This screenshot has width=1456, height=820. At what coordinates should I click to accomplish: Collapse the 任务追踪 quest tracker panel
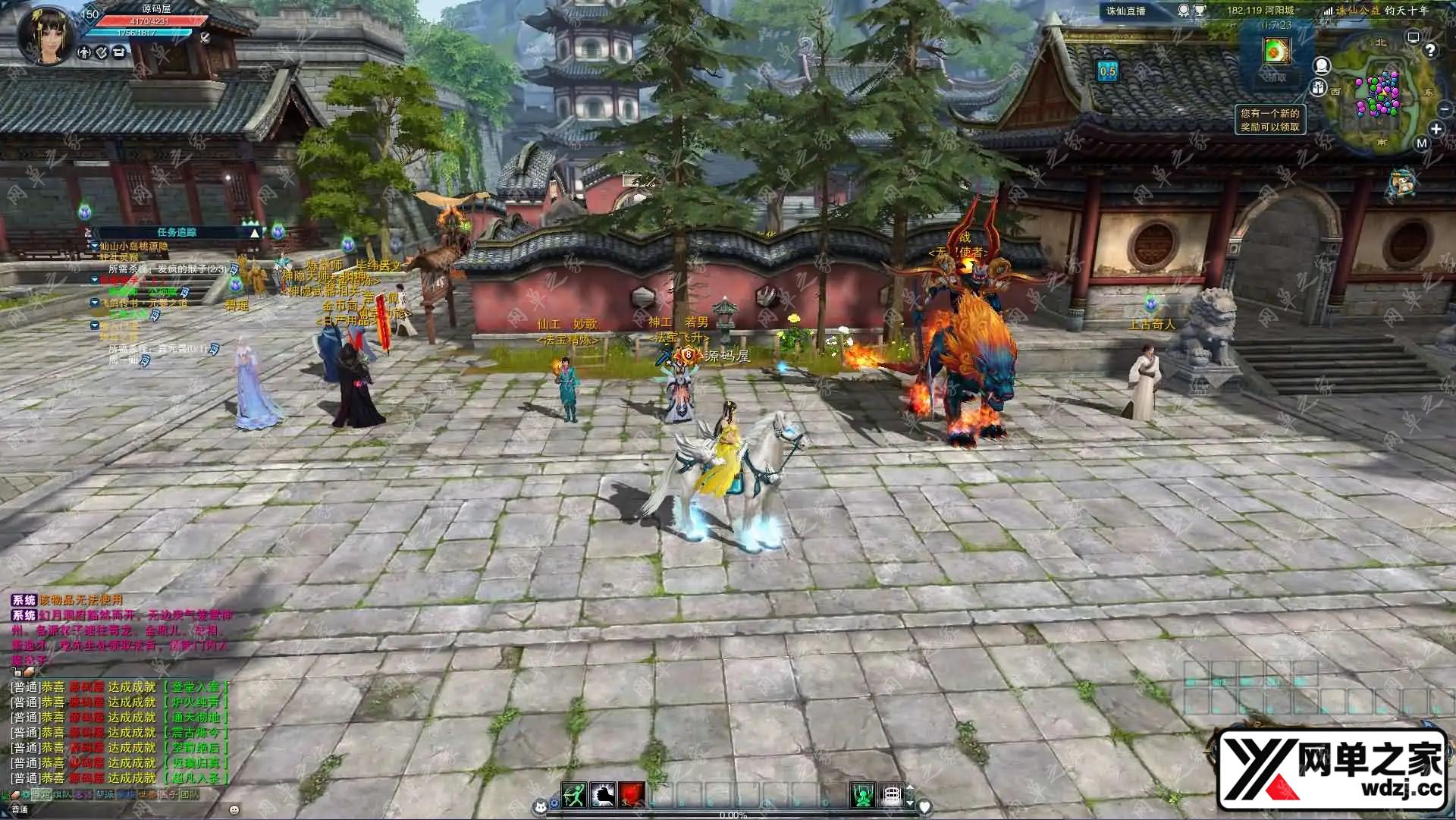pyautogui.click(x=254, y=233)
